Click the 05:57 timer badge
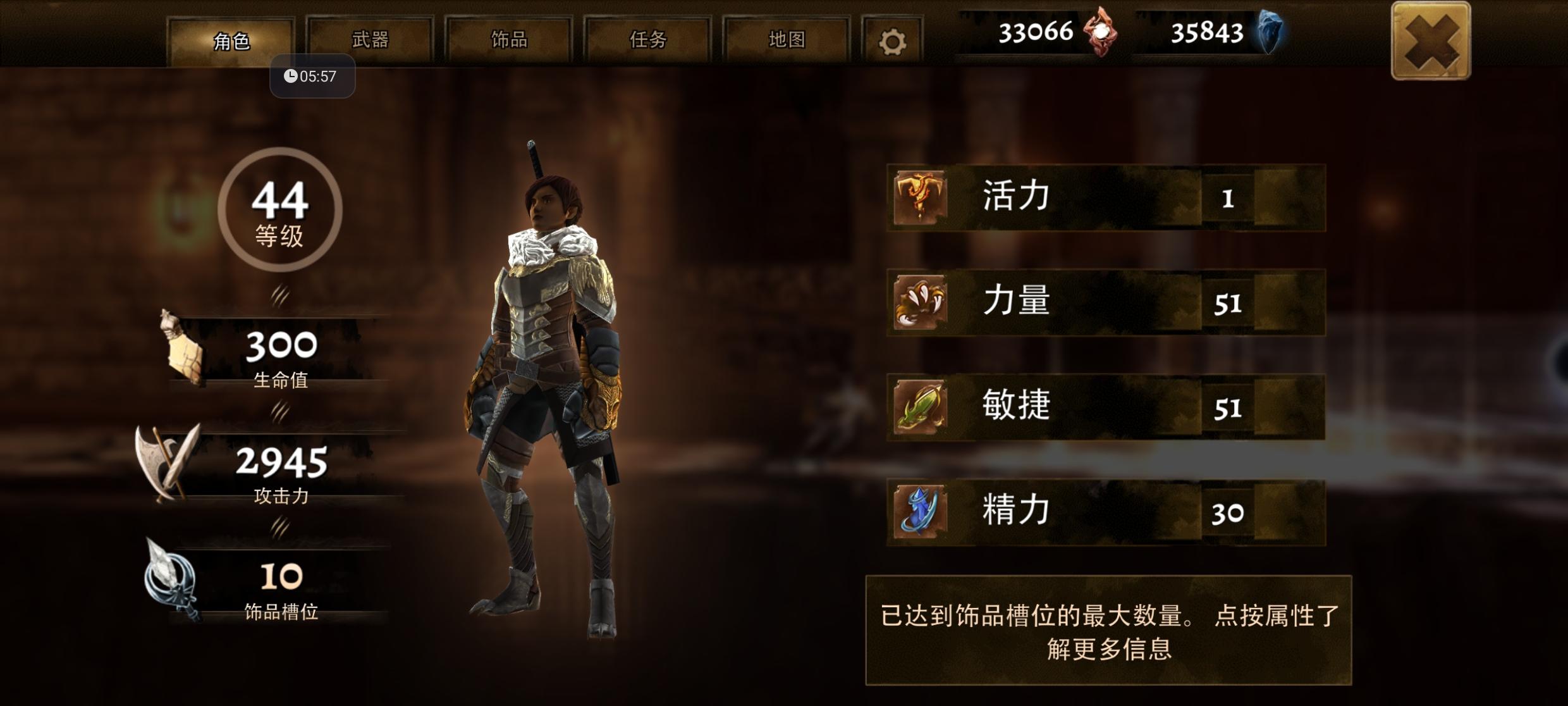The image size is (1568, 706). [x=311, y=76]
